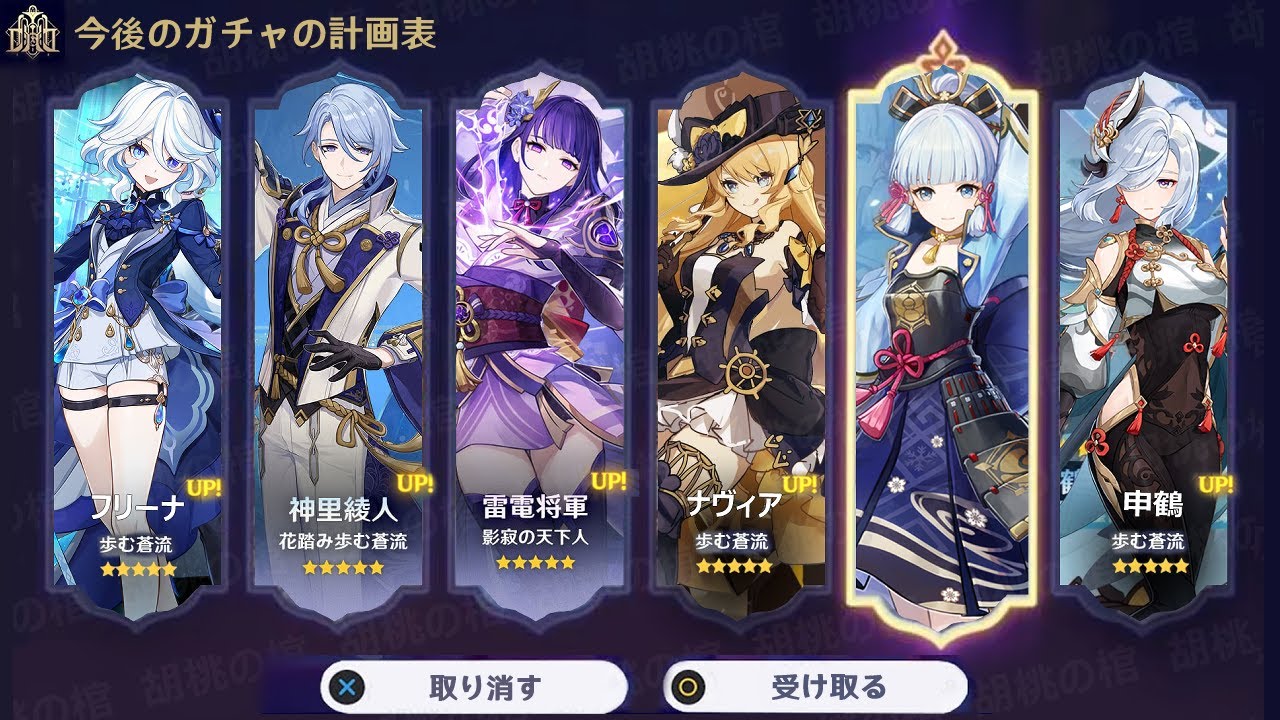Confirm with the 受け取る button
The width and height of the screenshot is (1280, 720).
click(x=815, y=687)
